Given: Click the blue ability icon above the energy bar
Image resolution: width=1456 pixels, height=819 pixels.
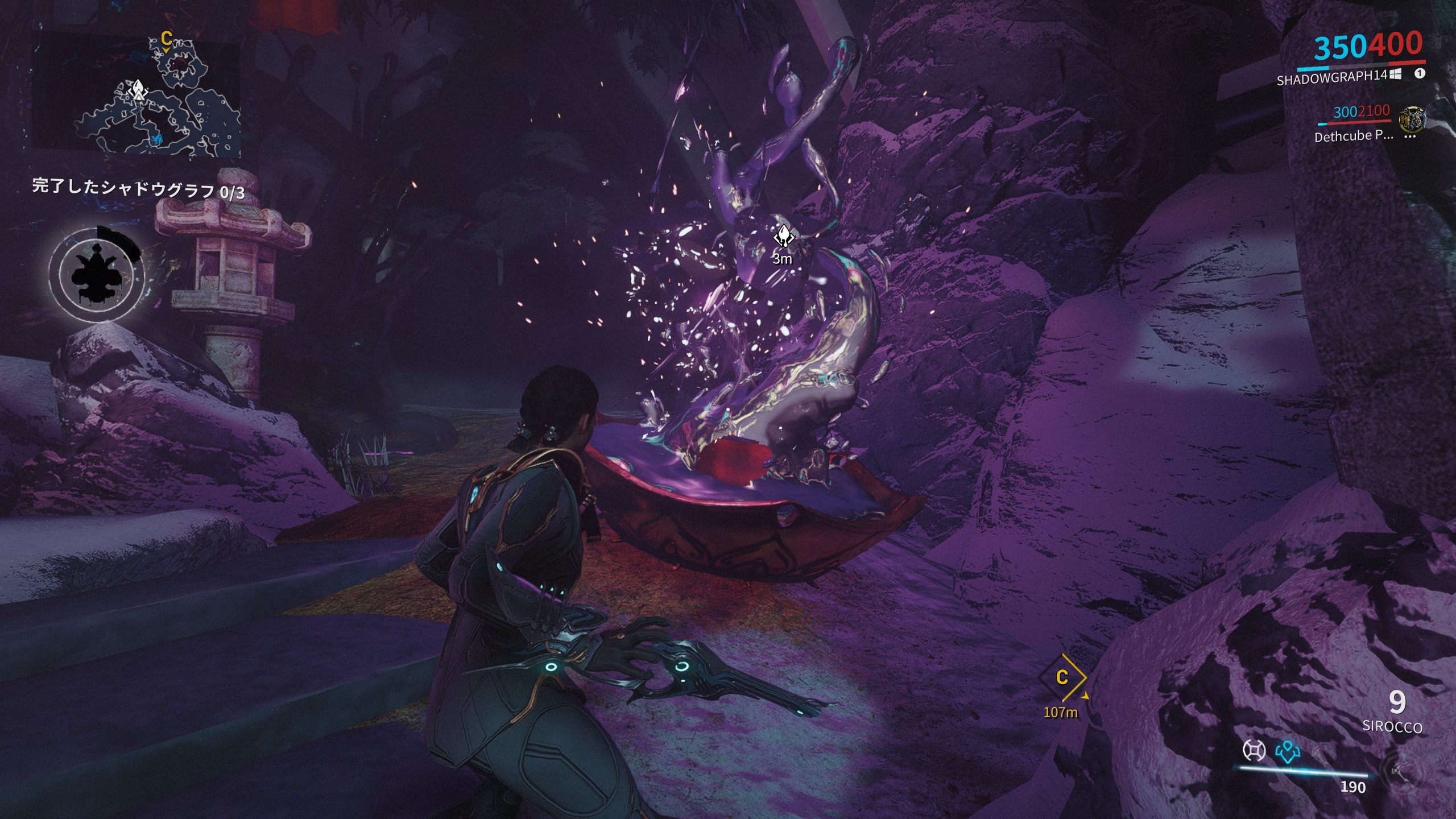Looking at the screenshot, I should pos(1288,752).
